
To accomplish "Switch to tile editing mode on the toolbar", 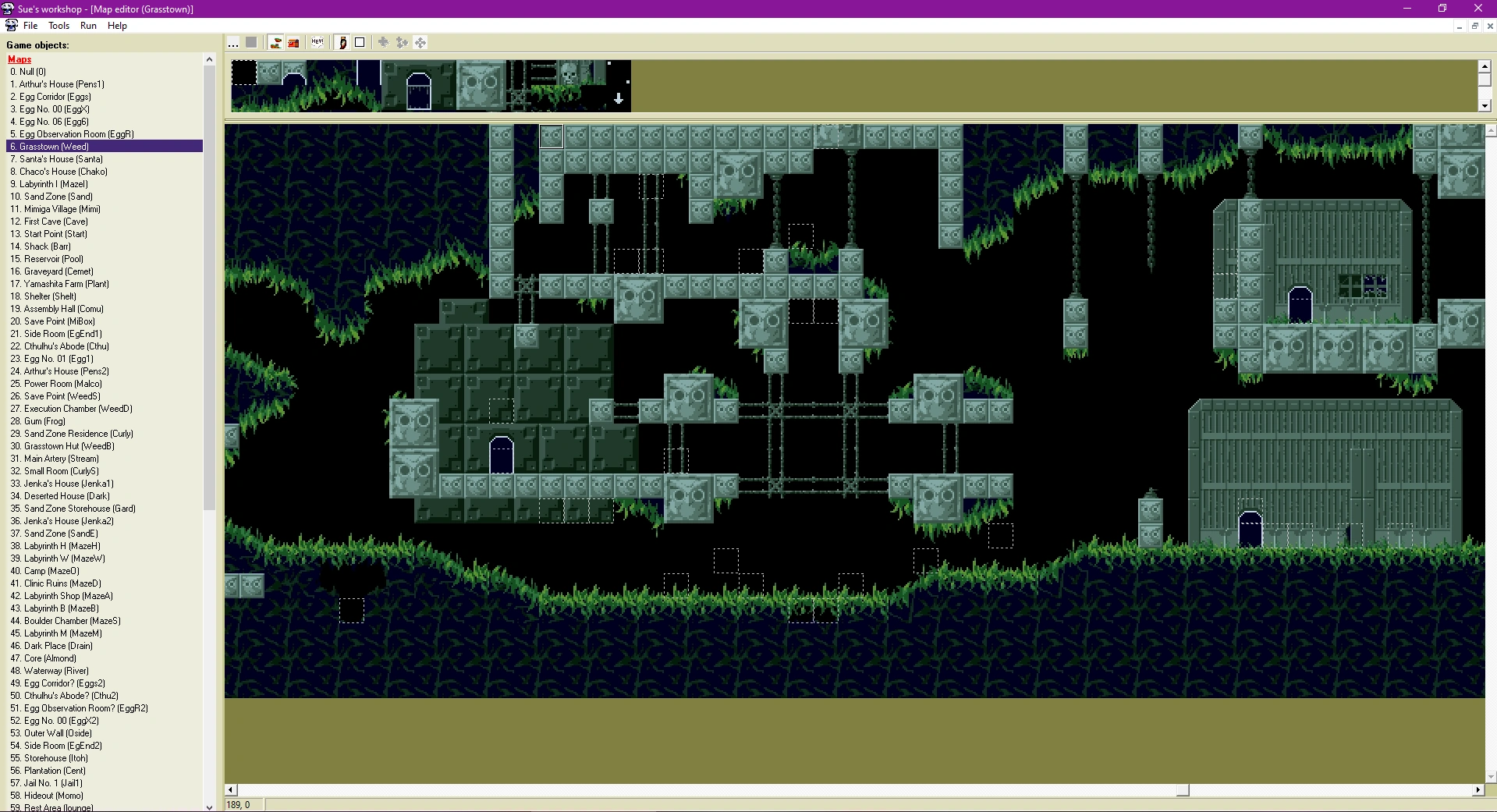I will 275,43.
